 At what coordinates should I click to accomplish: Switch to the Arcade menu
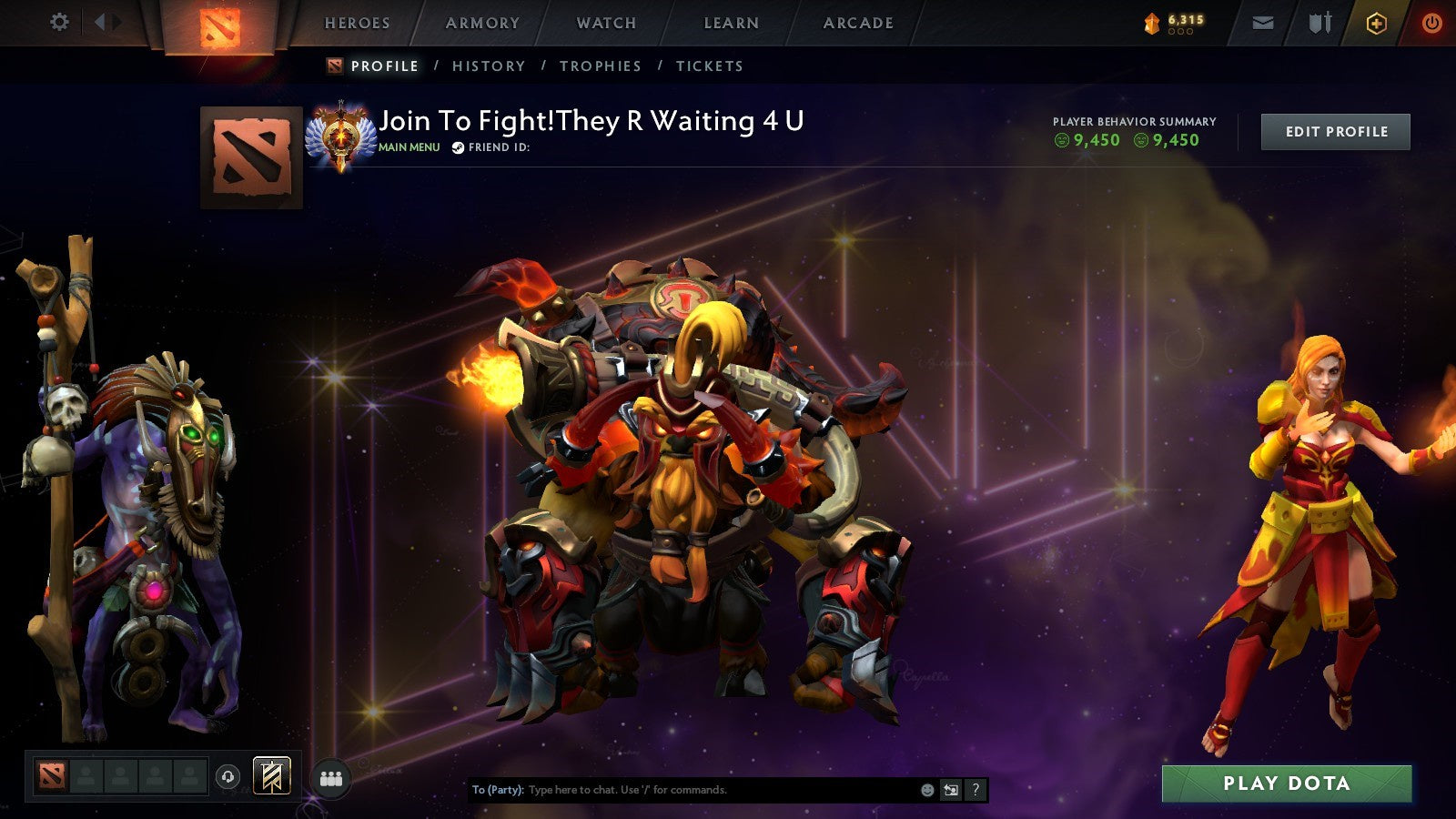(860, 23)
